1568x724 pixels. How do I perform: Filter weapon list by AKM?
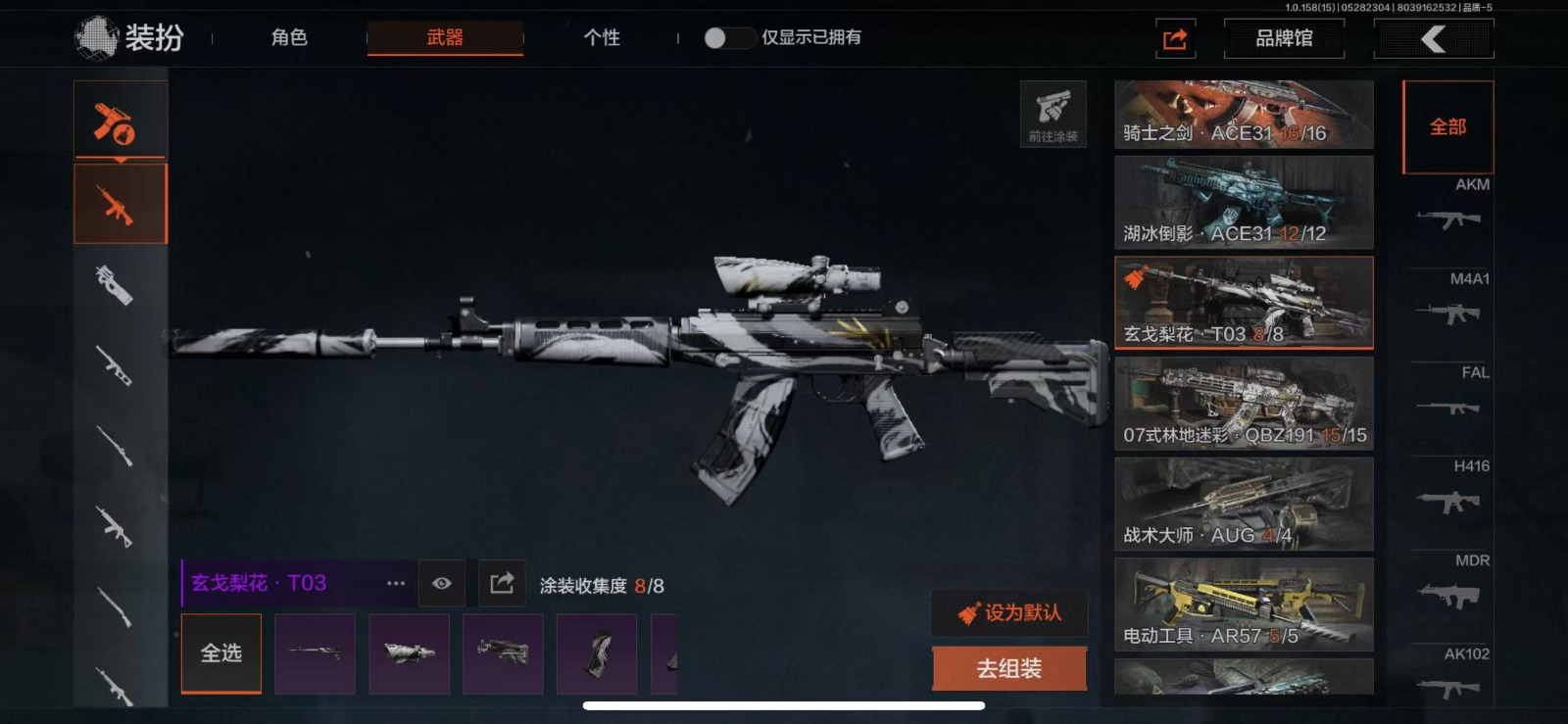click(1449, 207)
